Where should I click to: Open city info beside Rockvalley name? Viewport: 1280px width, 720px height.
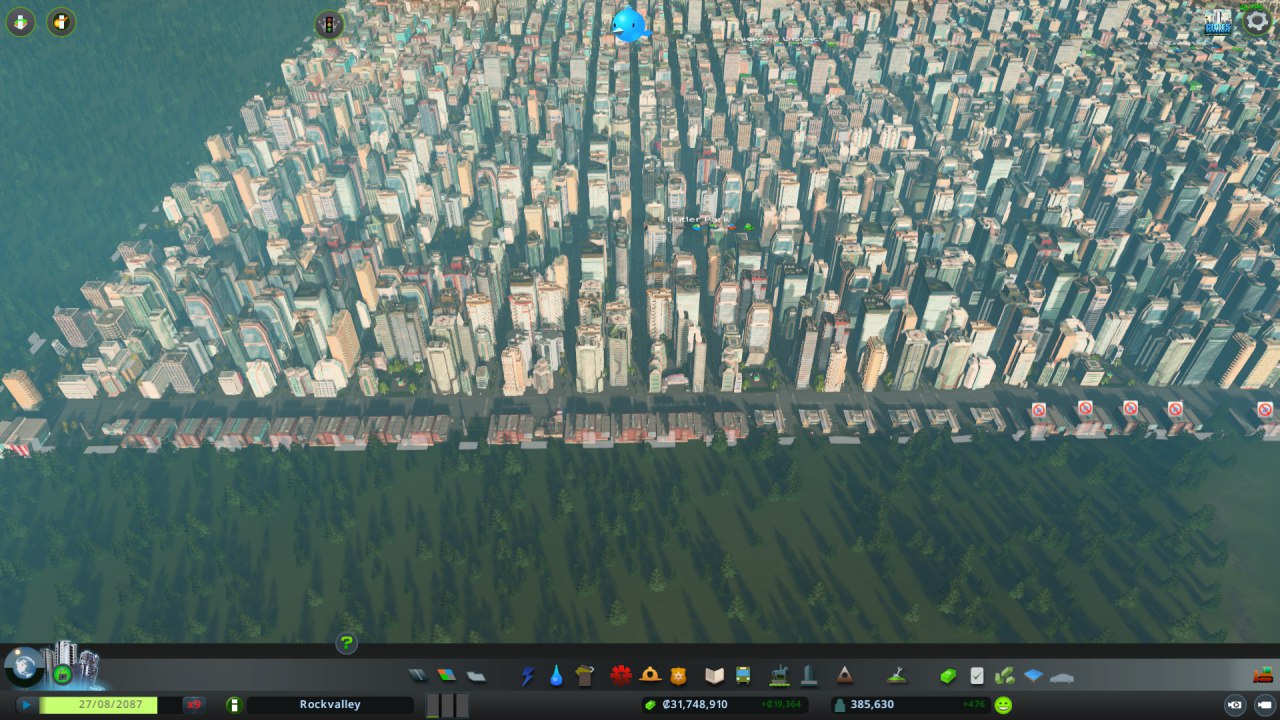[x=234, y=705]
